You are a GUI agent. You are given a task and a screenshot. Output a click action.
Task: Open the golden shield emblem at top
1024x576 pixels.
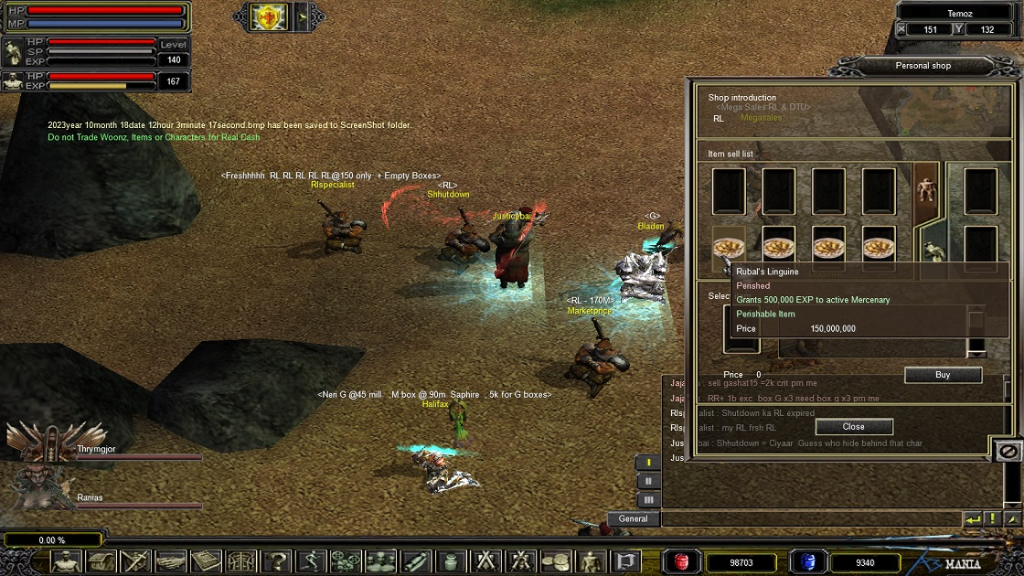[269, 16]
